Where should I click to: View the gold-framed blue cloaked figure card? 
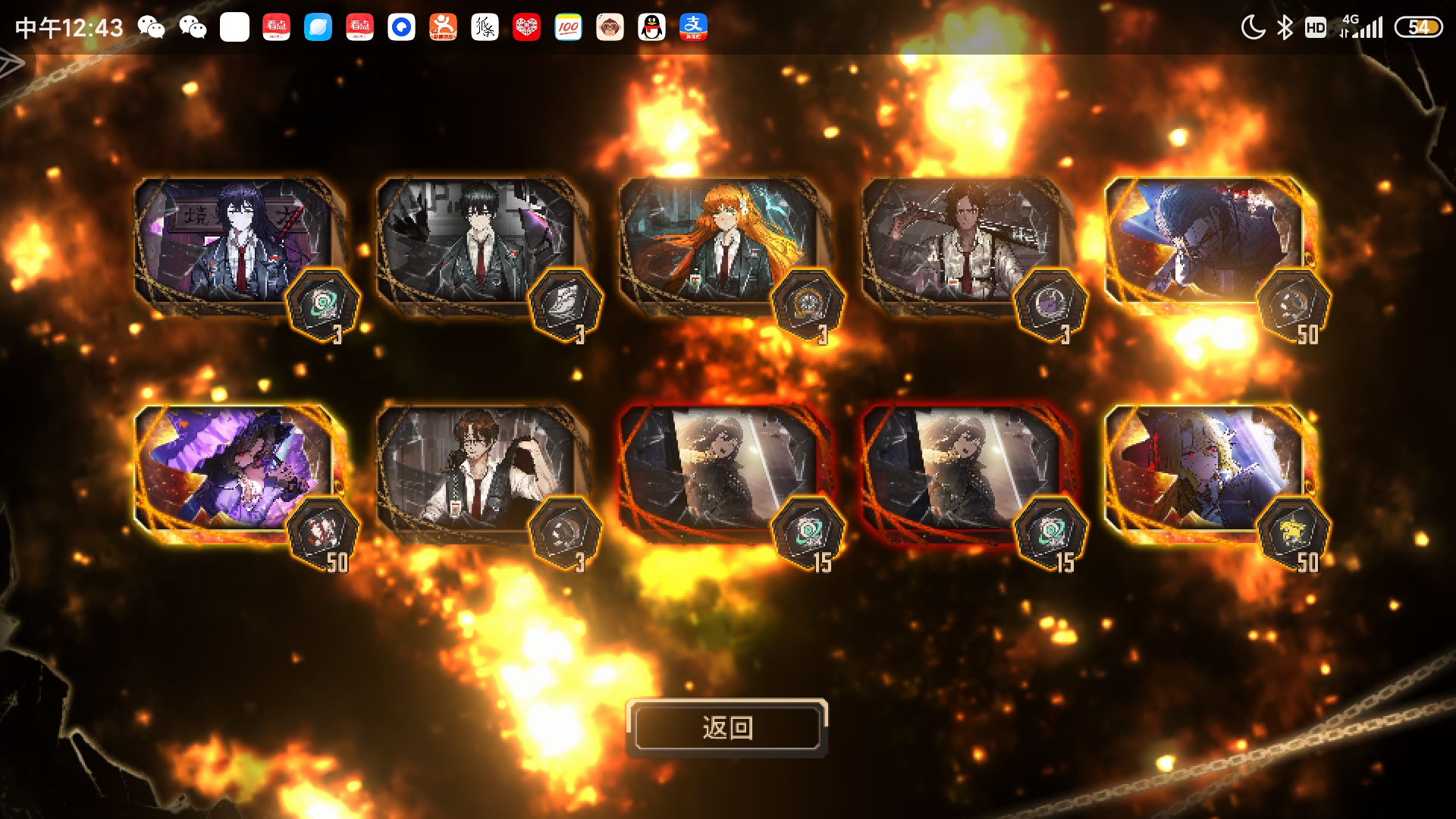pos(1206,243)
